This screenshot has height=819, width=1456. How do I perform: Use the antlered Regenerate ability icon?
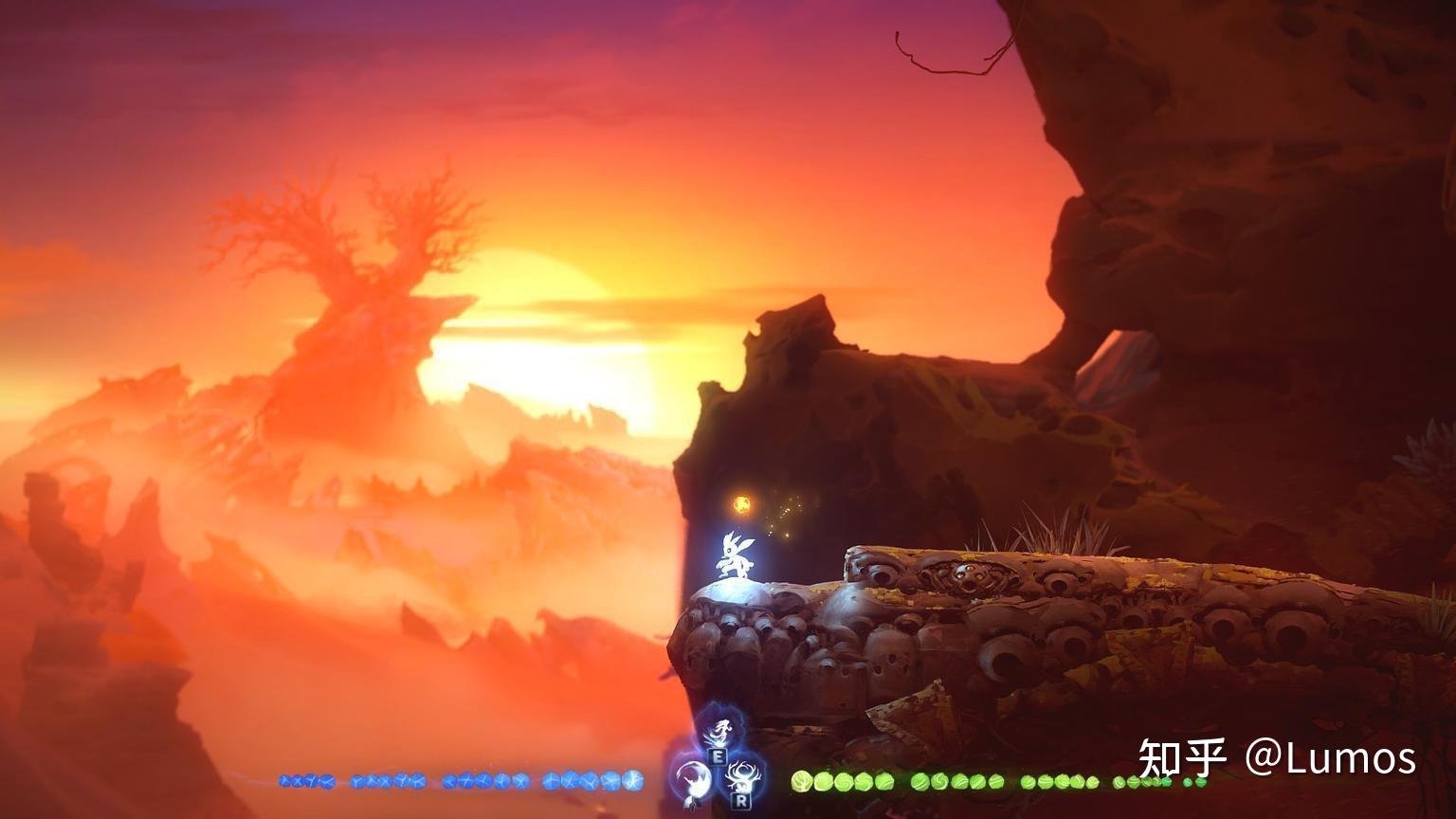[x=740, y=776]
